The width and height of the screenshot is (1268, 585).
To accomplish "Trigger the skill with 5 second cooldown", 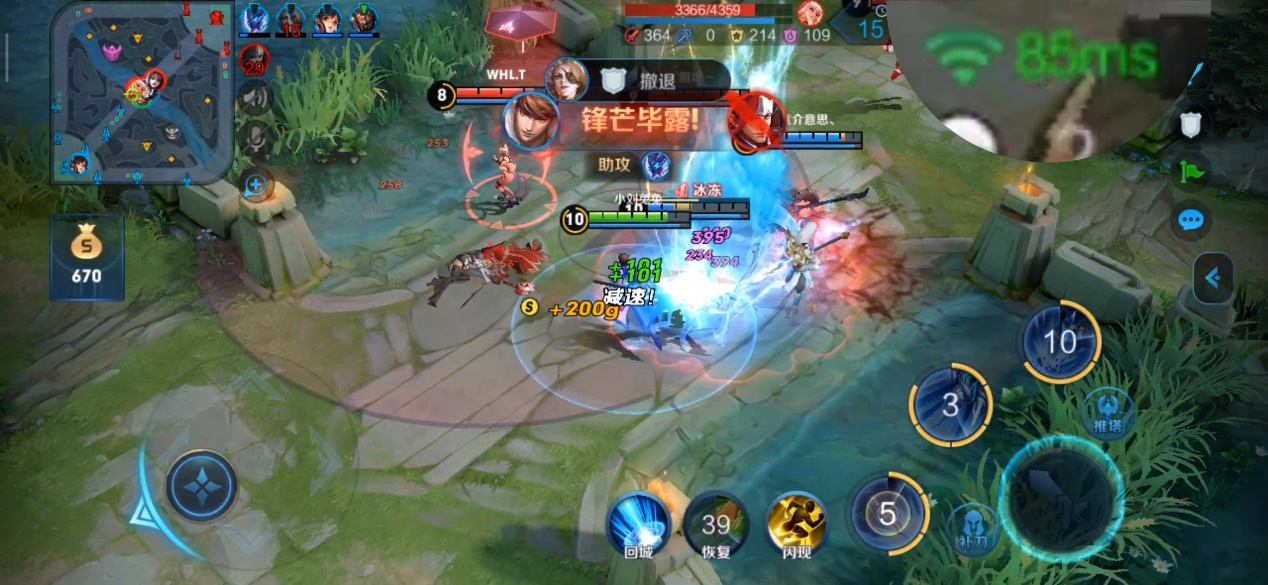I will pos(887,513).
